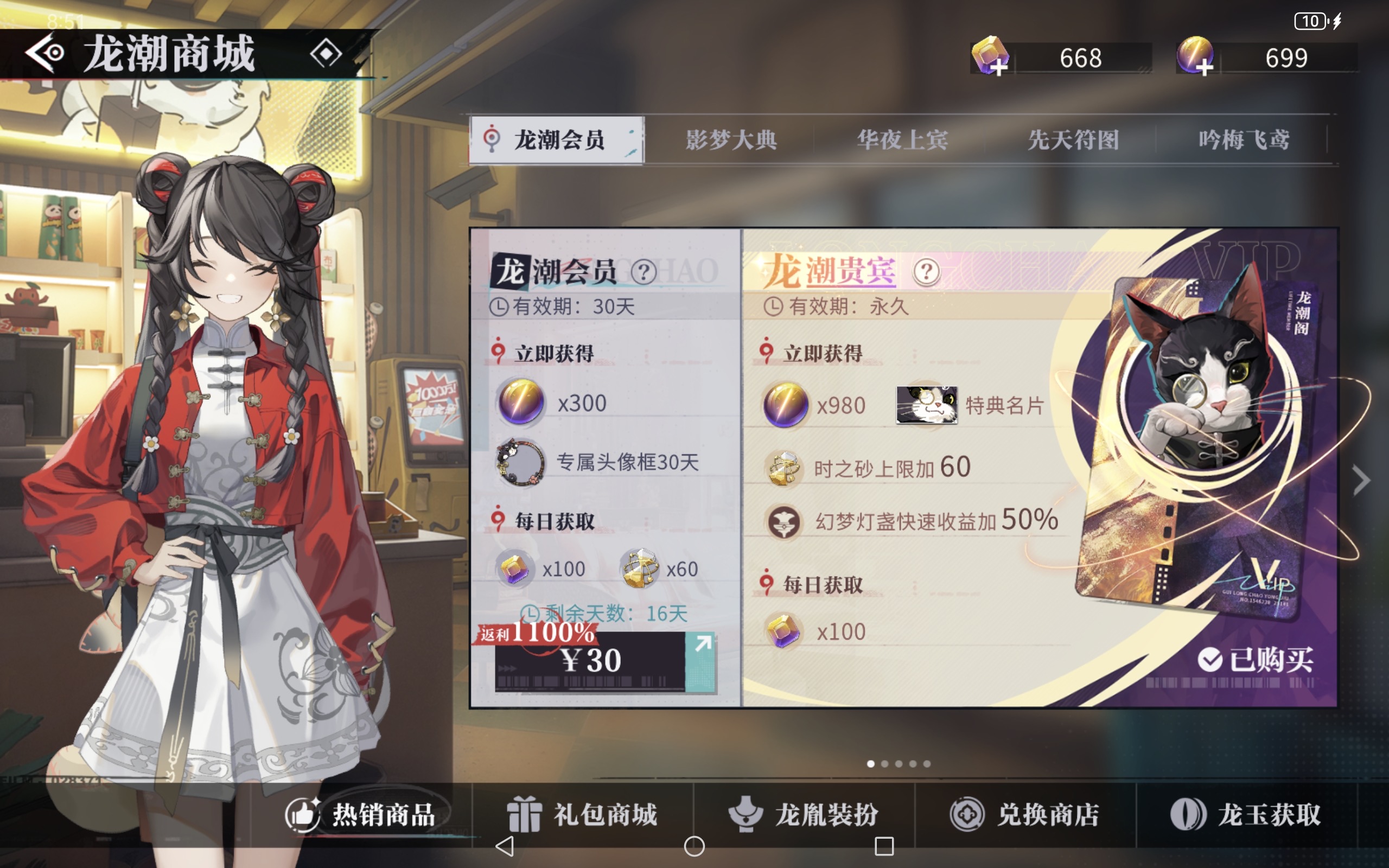Screen dimensions: 1389x868
Task: Tap the Android recent apps square
Action: tap(884, 846)
